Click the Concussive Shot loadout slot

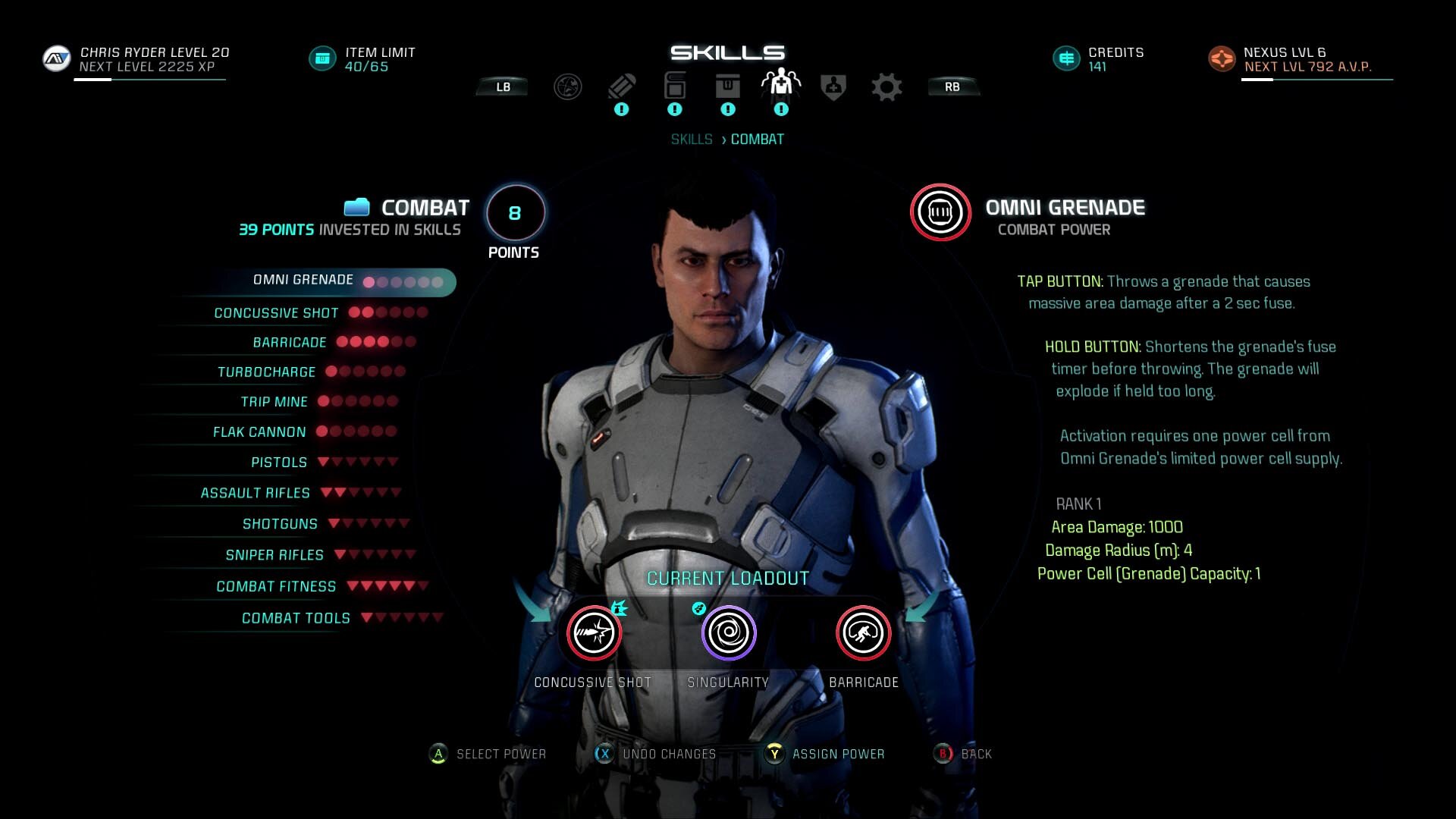[x=594, y=633]
